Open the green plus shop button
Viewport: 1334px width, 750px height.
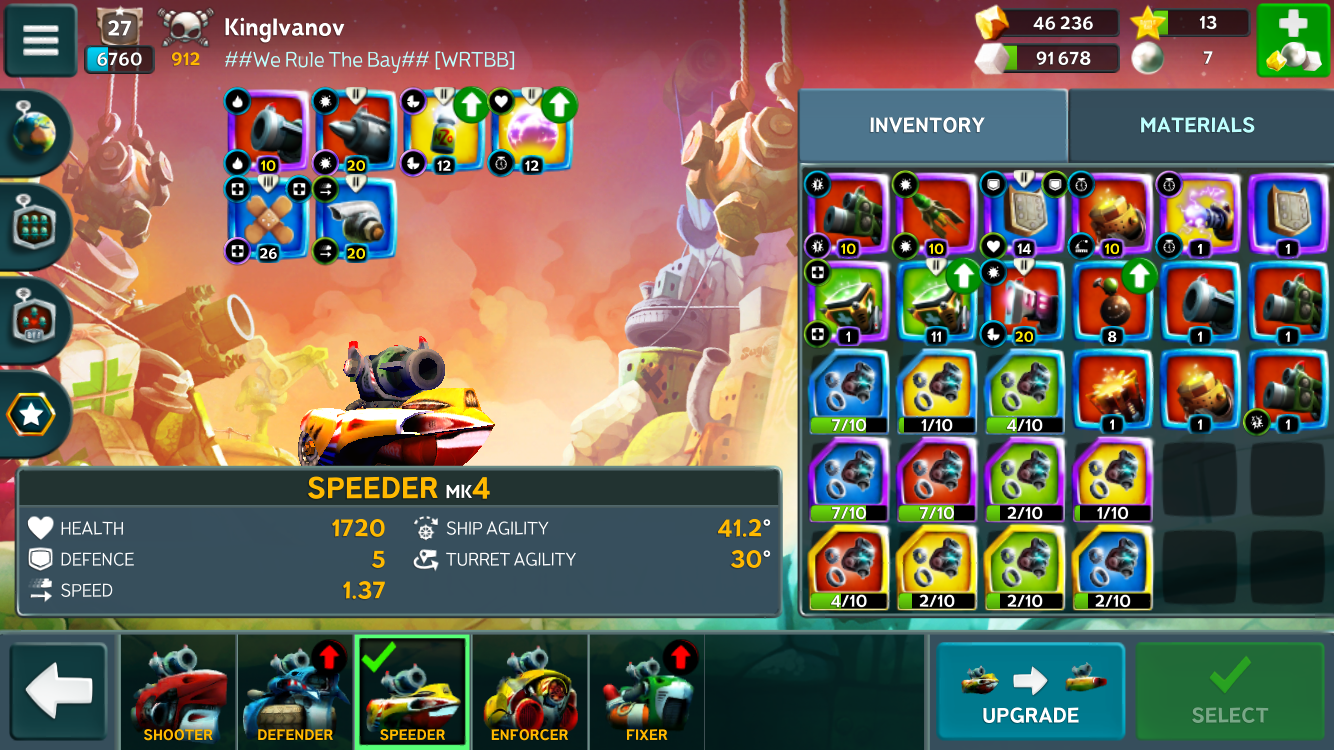tap(1292, 41)
